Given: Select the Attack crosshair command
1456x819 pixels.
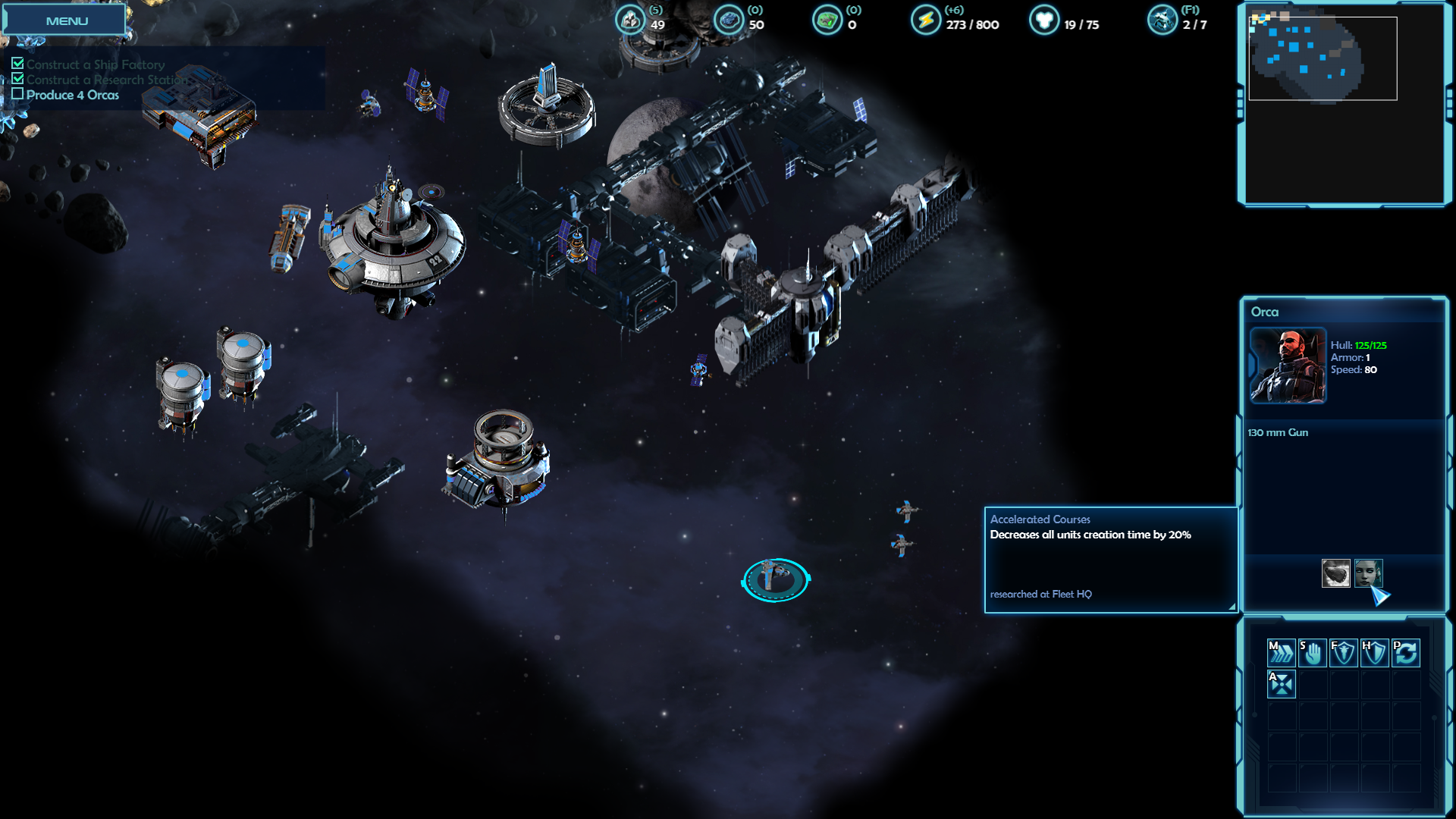Looking at the screenshot, I should (1281, 683).
